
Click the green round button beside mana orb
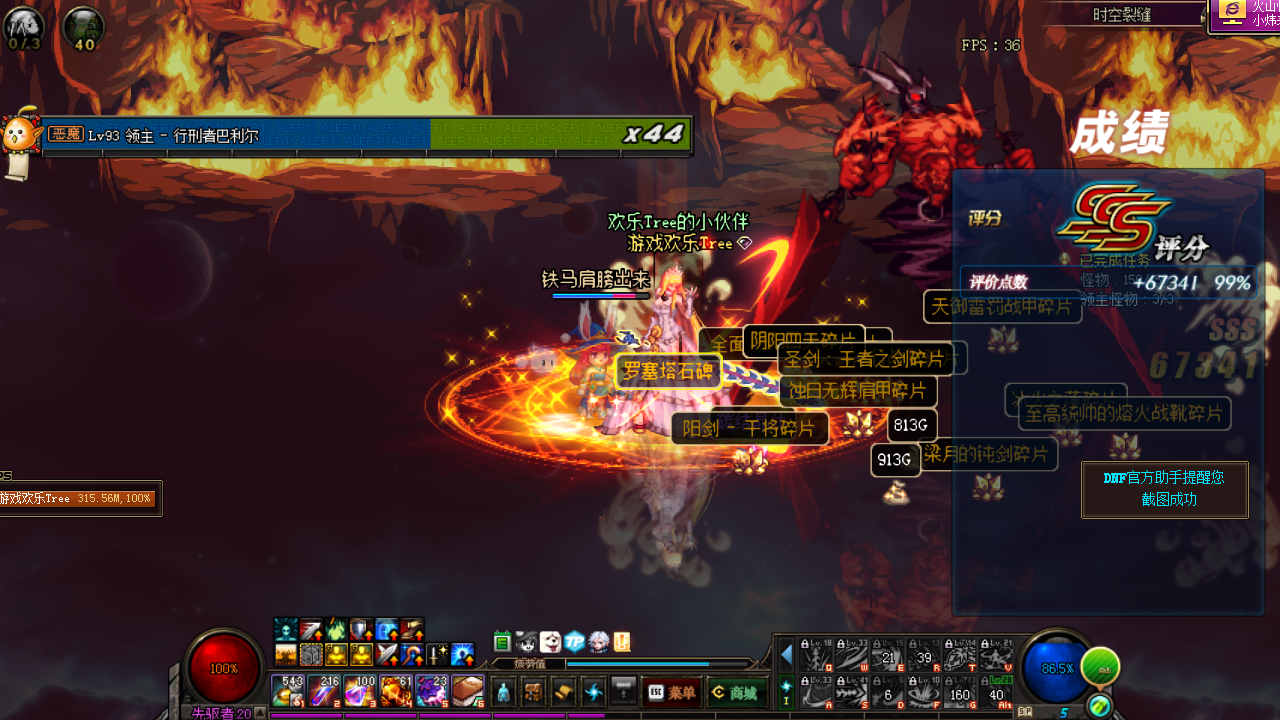[x=1100, y=667]
